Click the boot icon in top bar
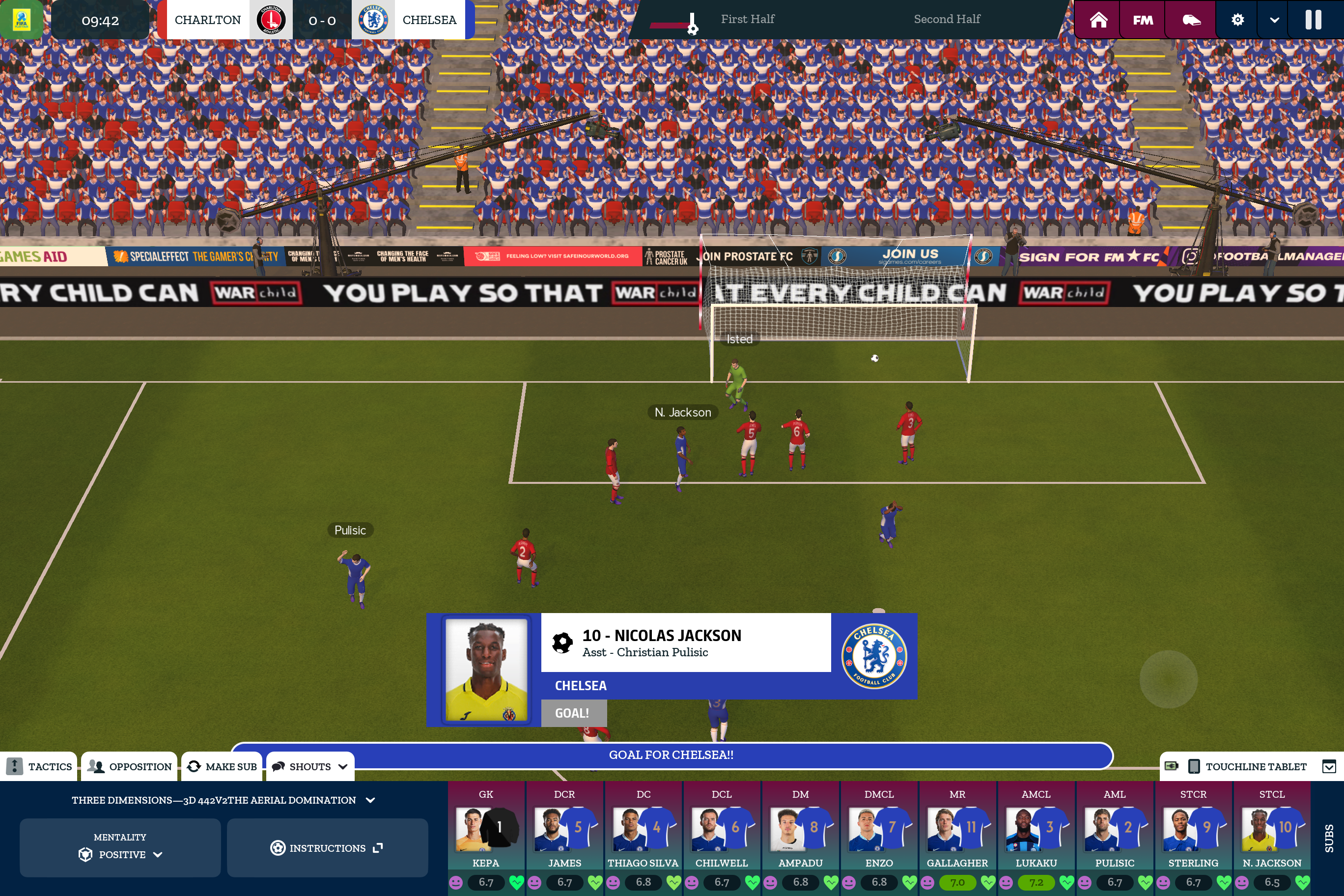1344x896 pixels. (x=1191, y=20)
